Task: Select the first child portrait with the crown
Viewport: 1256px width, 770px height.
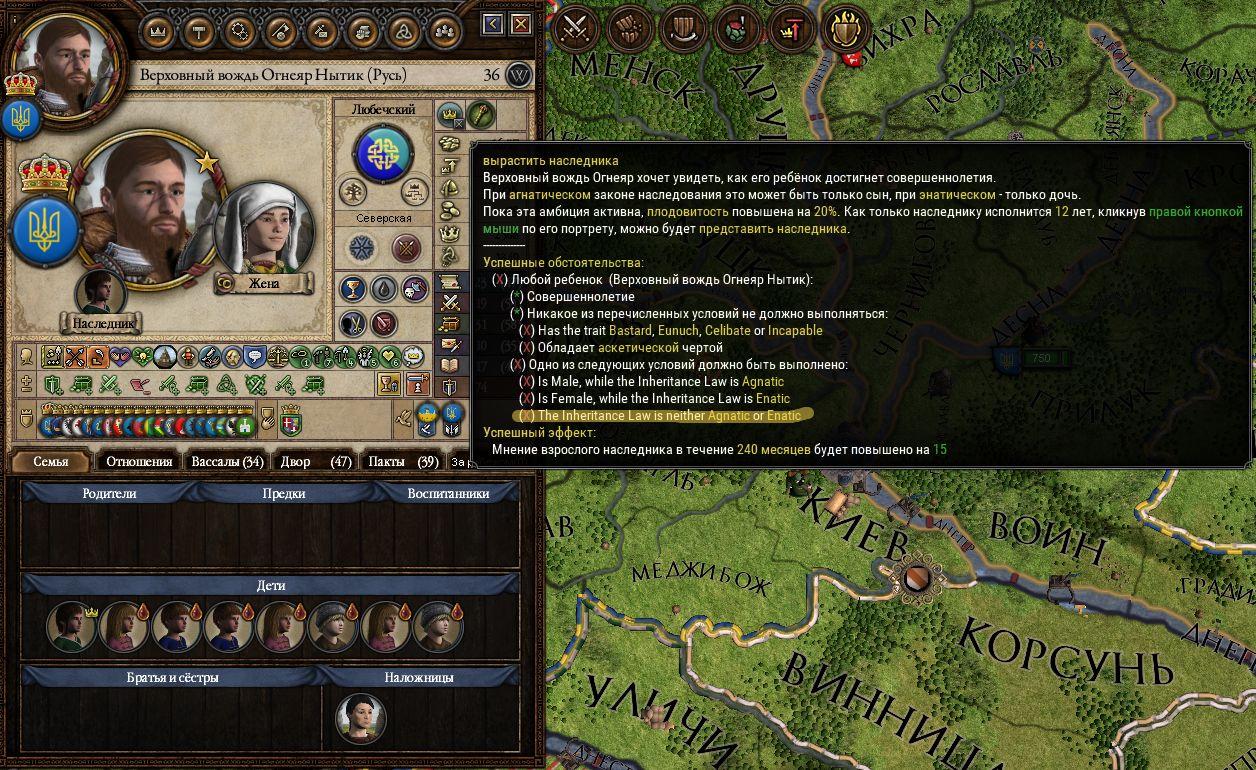Action: (70, 627)
